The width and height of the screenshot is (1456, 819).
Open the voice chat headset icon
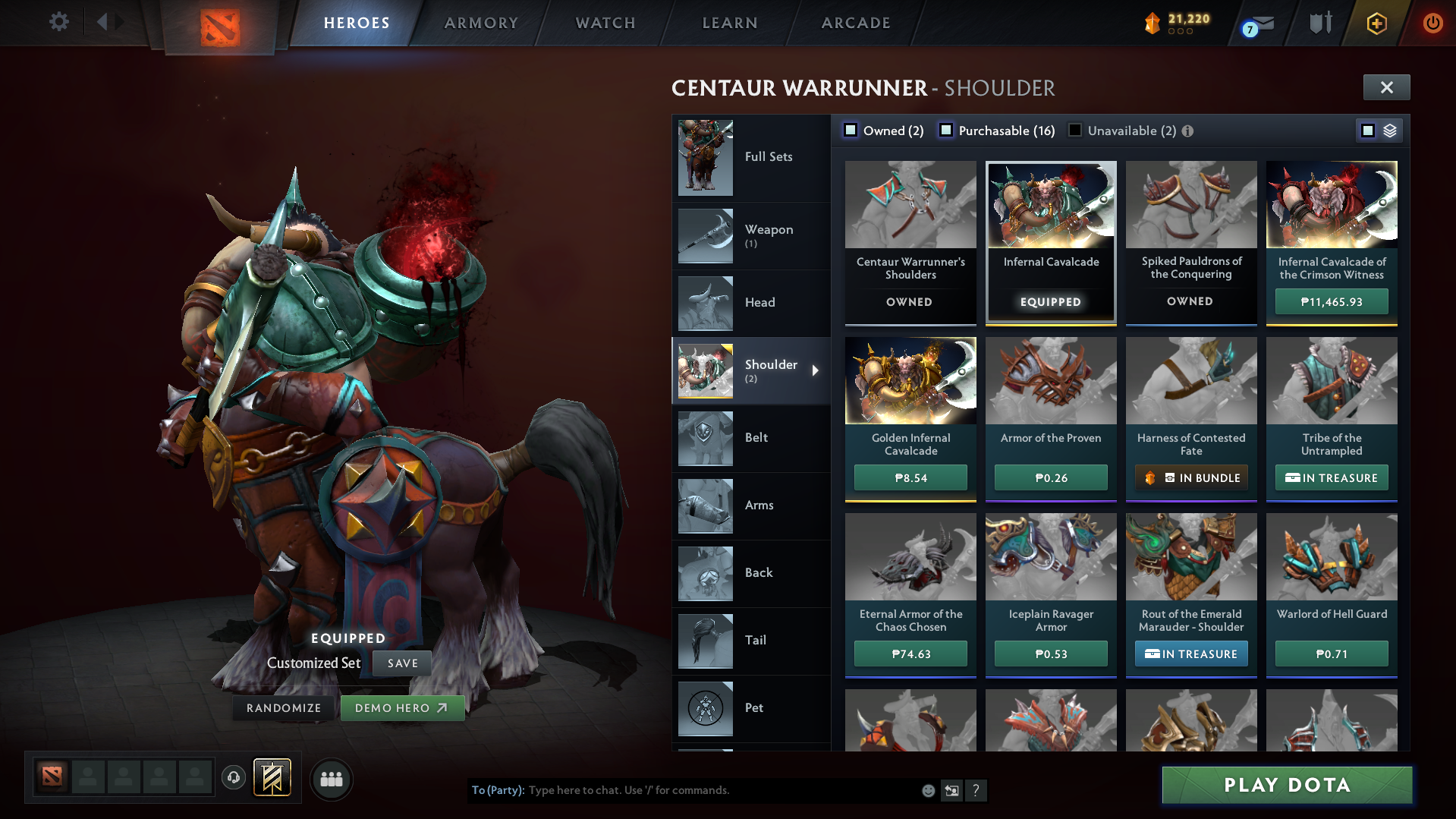234,778
